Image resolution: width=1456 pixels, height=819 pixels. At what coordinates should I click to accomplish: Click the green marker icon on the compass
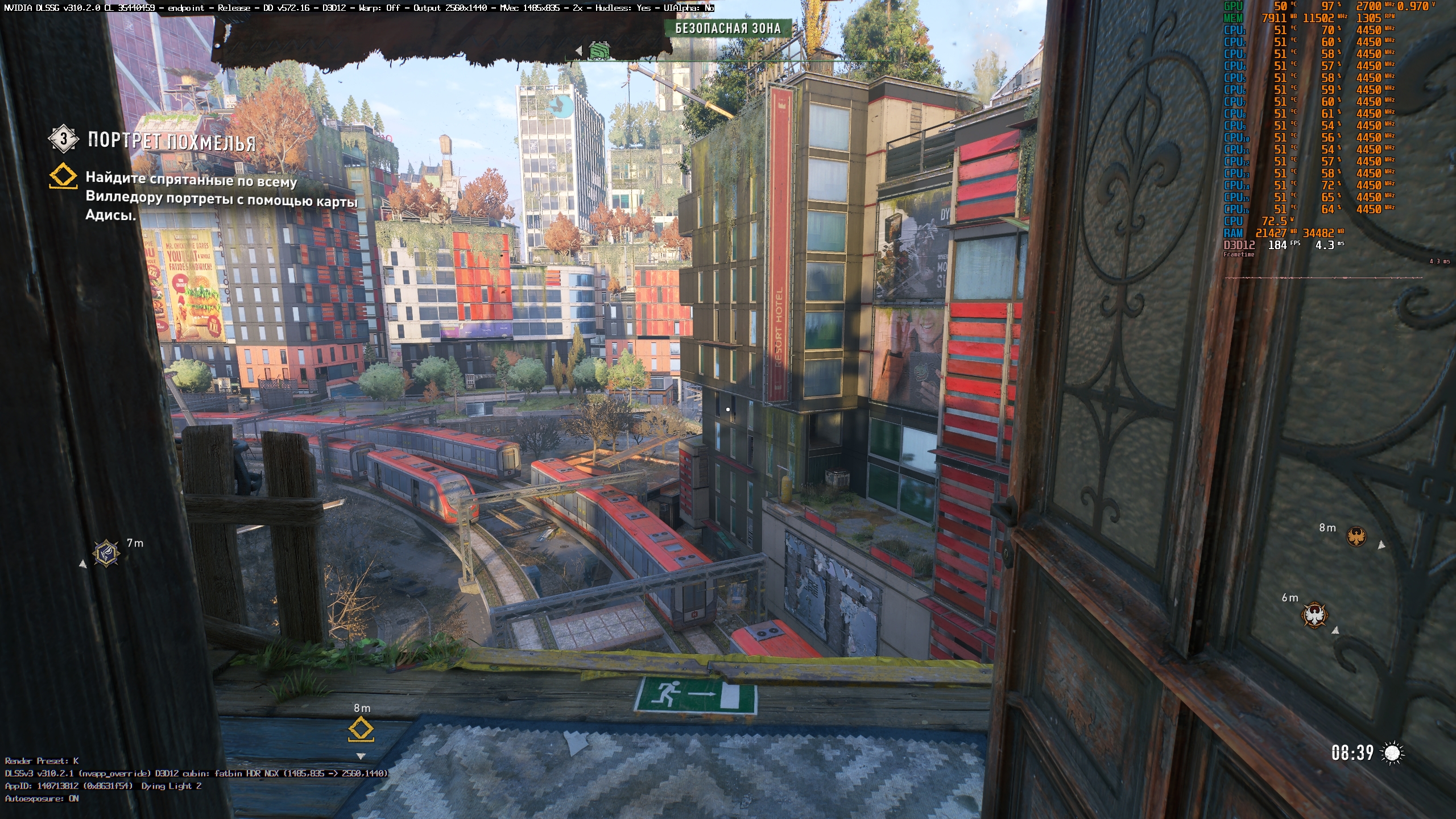(x=599, y=51)
